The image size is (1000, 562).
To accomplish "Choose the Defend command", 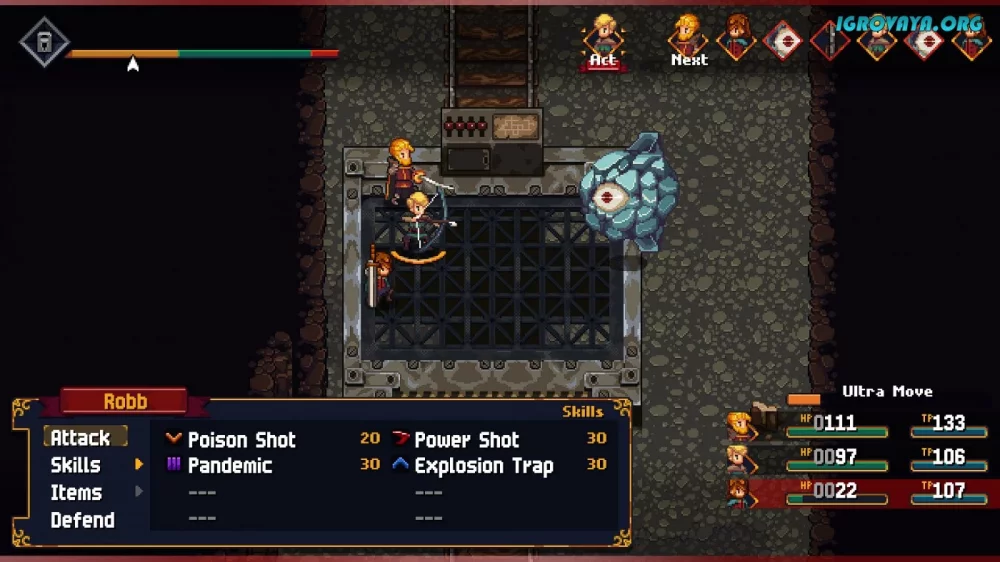I will click(82, 520).
